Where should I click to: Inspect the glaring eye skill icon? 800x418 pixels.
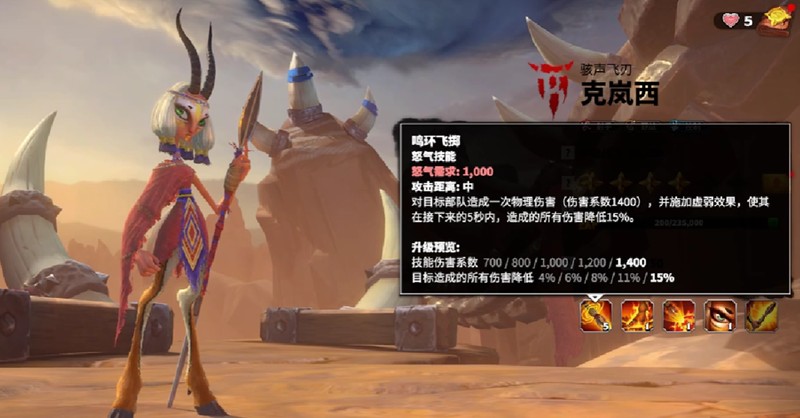720,316
